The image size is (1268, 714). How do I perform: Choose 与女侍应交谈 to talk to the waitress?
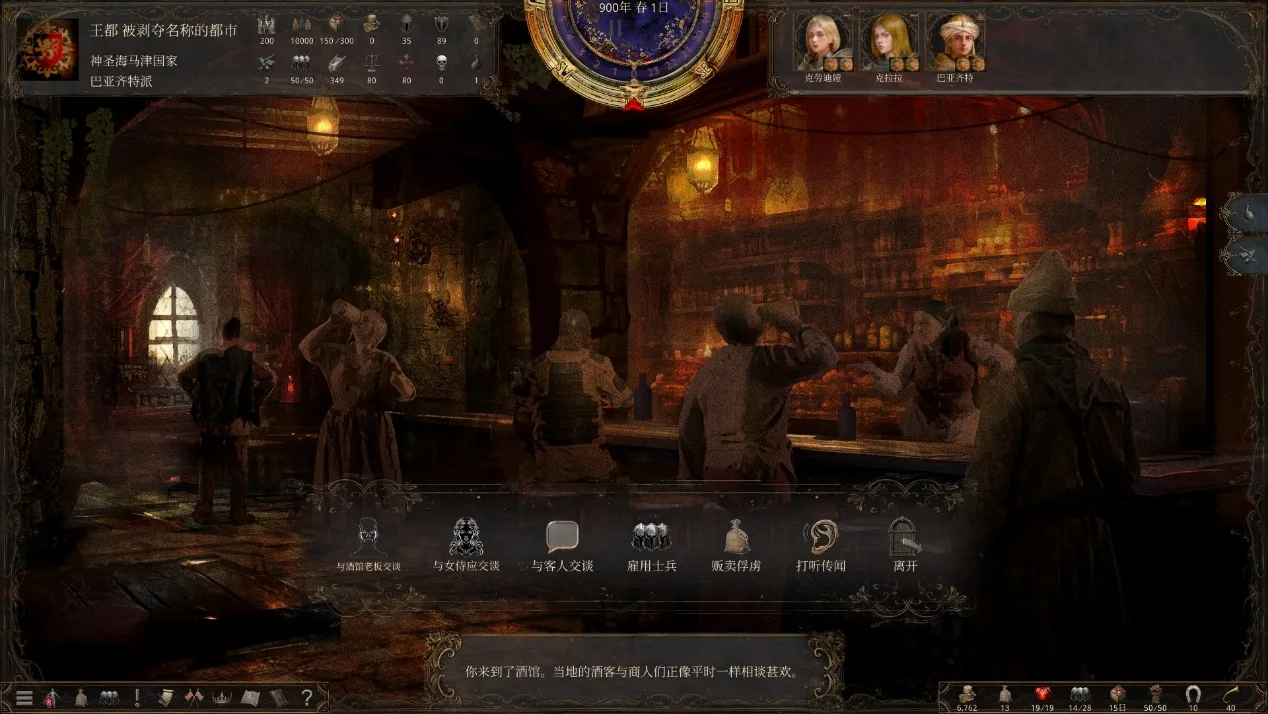point(465,543)
